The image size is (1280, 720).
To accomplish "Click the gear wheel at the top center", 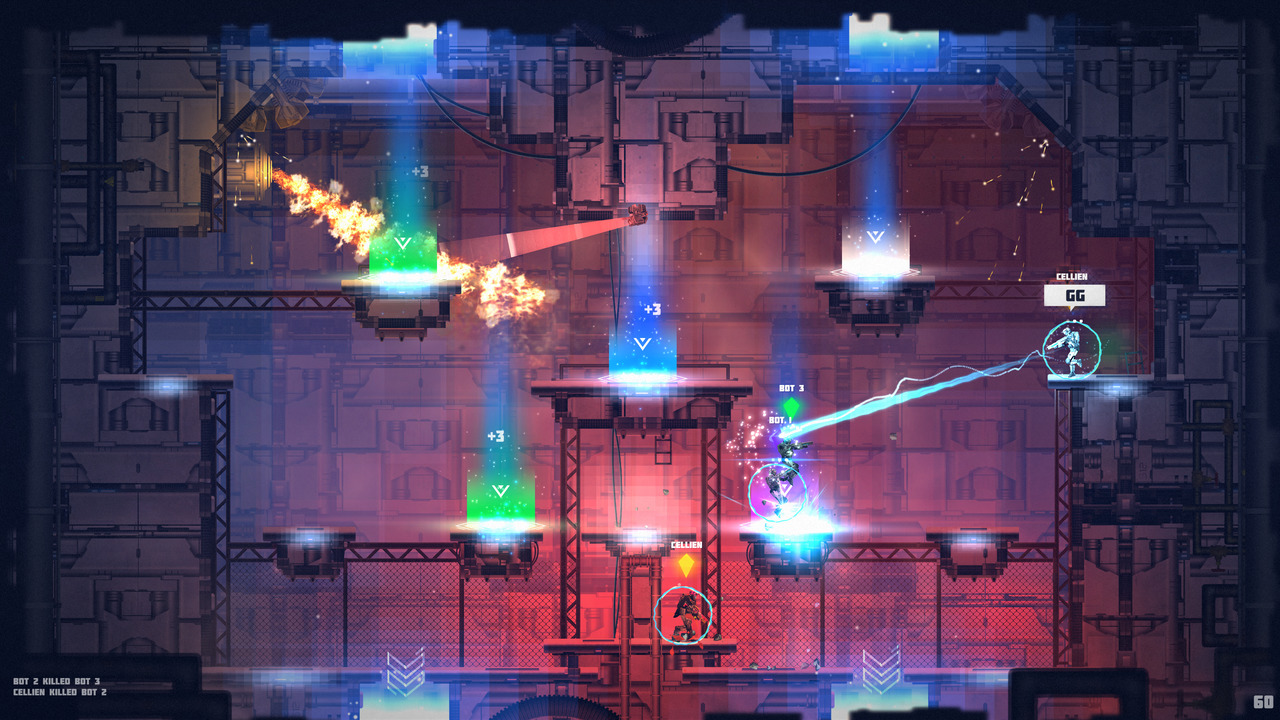I will coord(637,28).
